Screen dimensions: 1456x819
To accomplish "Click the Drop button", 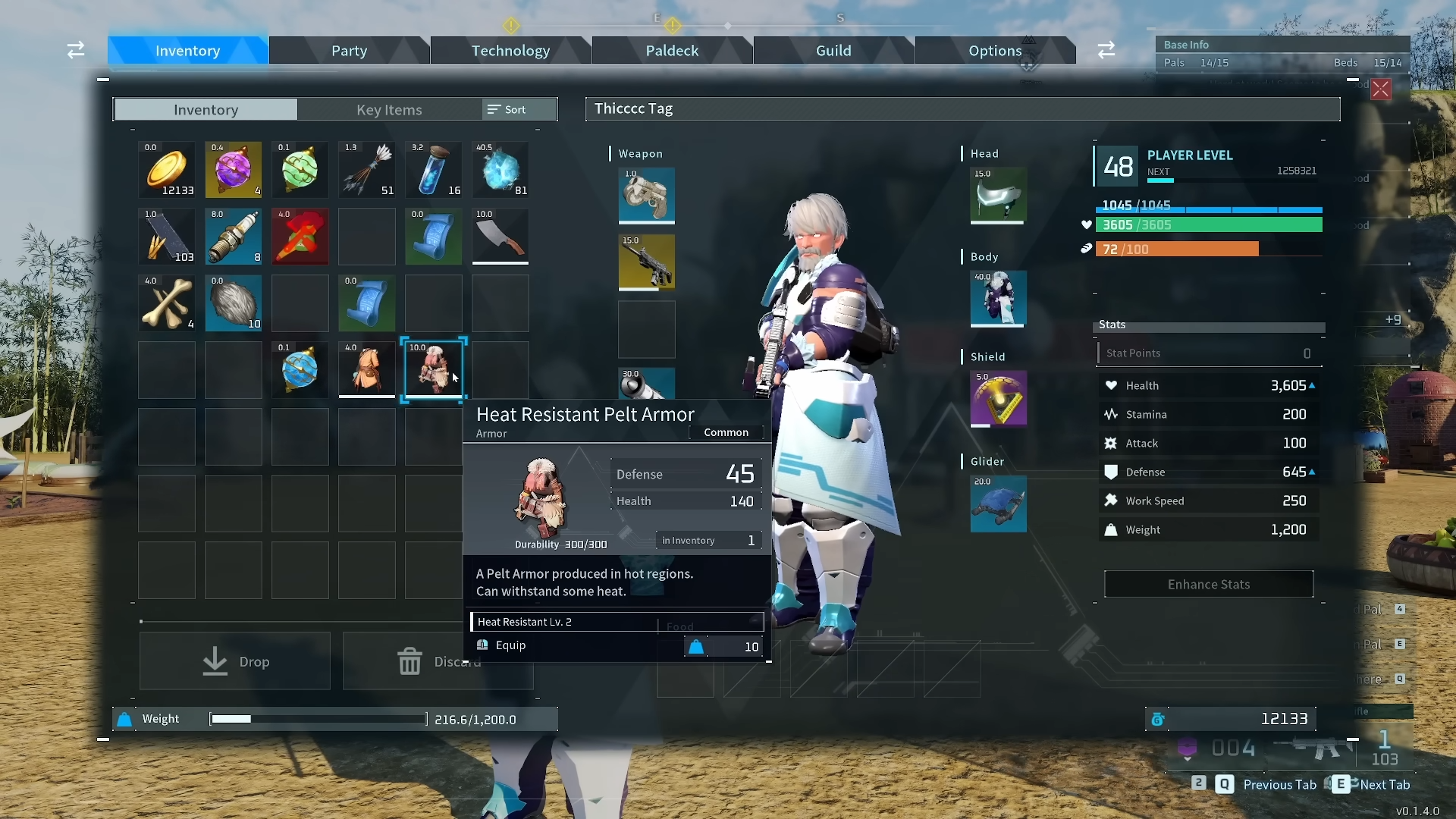I will [235, 662].
